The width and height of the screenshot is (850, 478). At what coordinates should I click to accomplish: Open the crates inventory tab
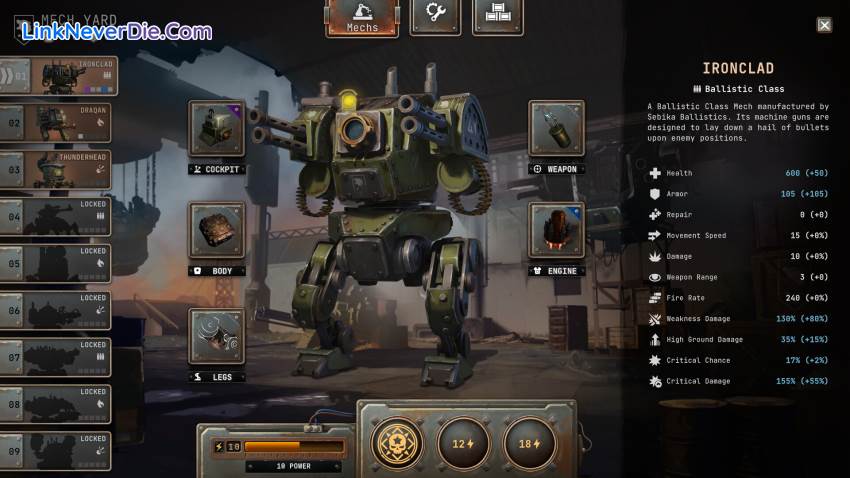[497, 15]
